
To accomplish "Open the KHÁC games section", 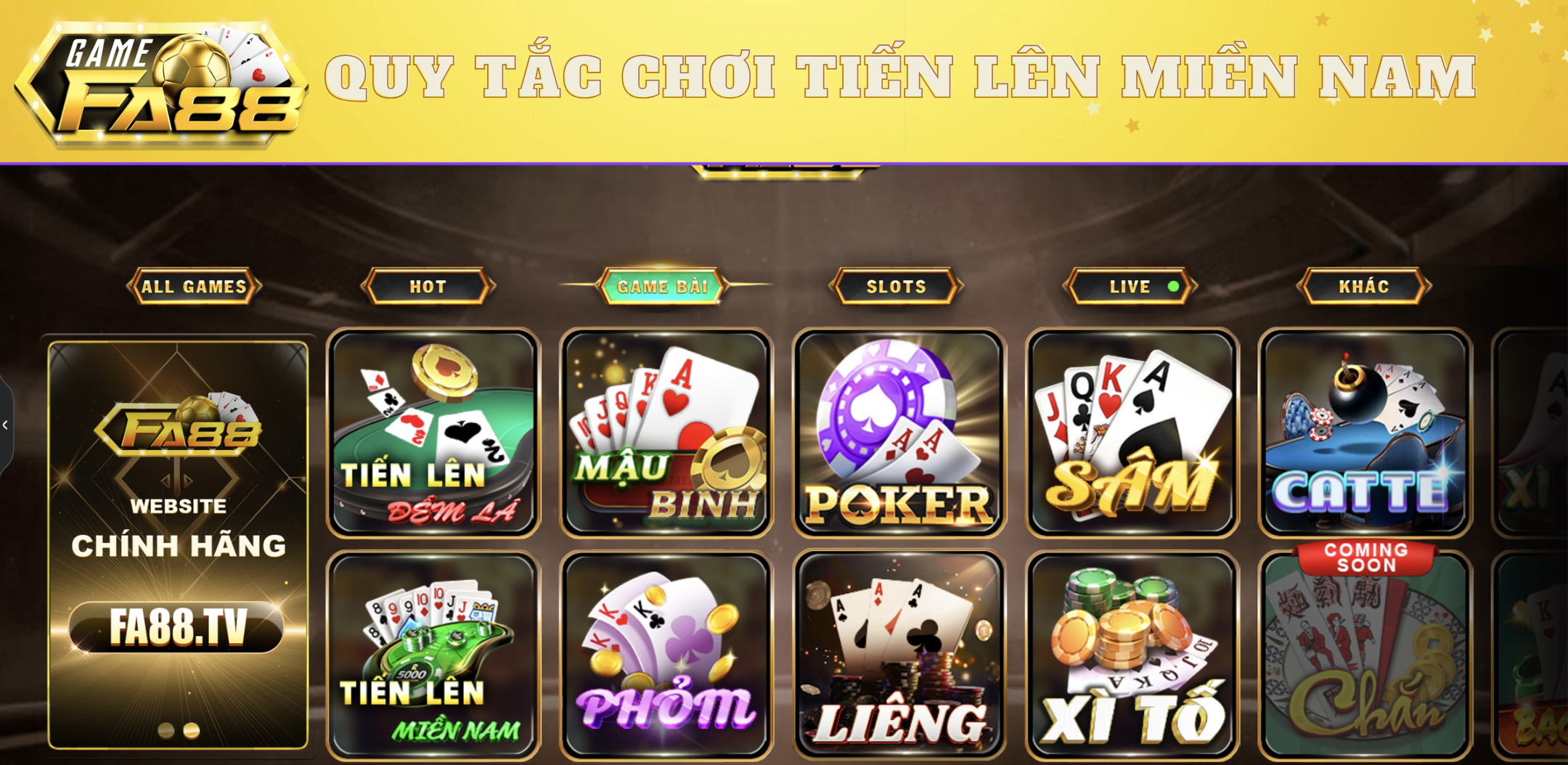I will click(1363, 286).
